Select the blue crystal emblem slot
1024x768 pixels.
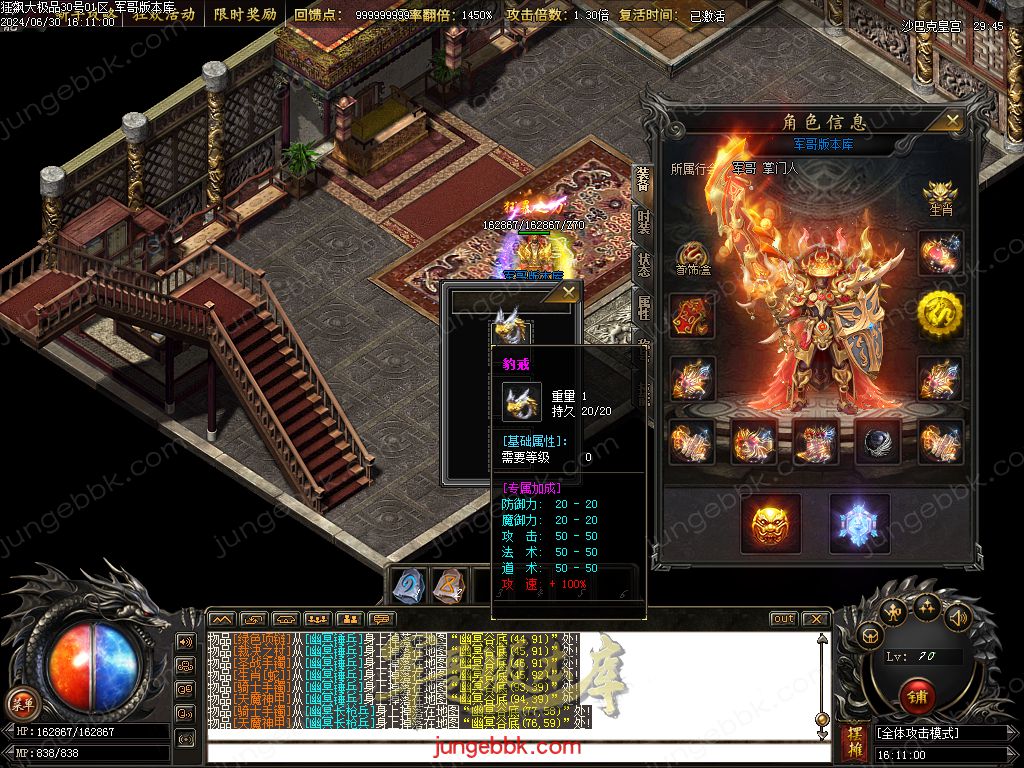pos(860,523)
